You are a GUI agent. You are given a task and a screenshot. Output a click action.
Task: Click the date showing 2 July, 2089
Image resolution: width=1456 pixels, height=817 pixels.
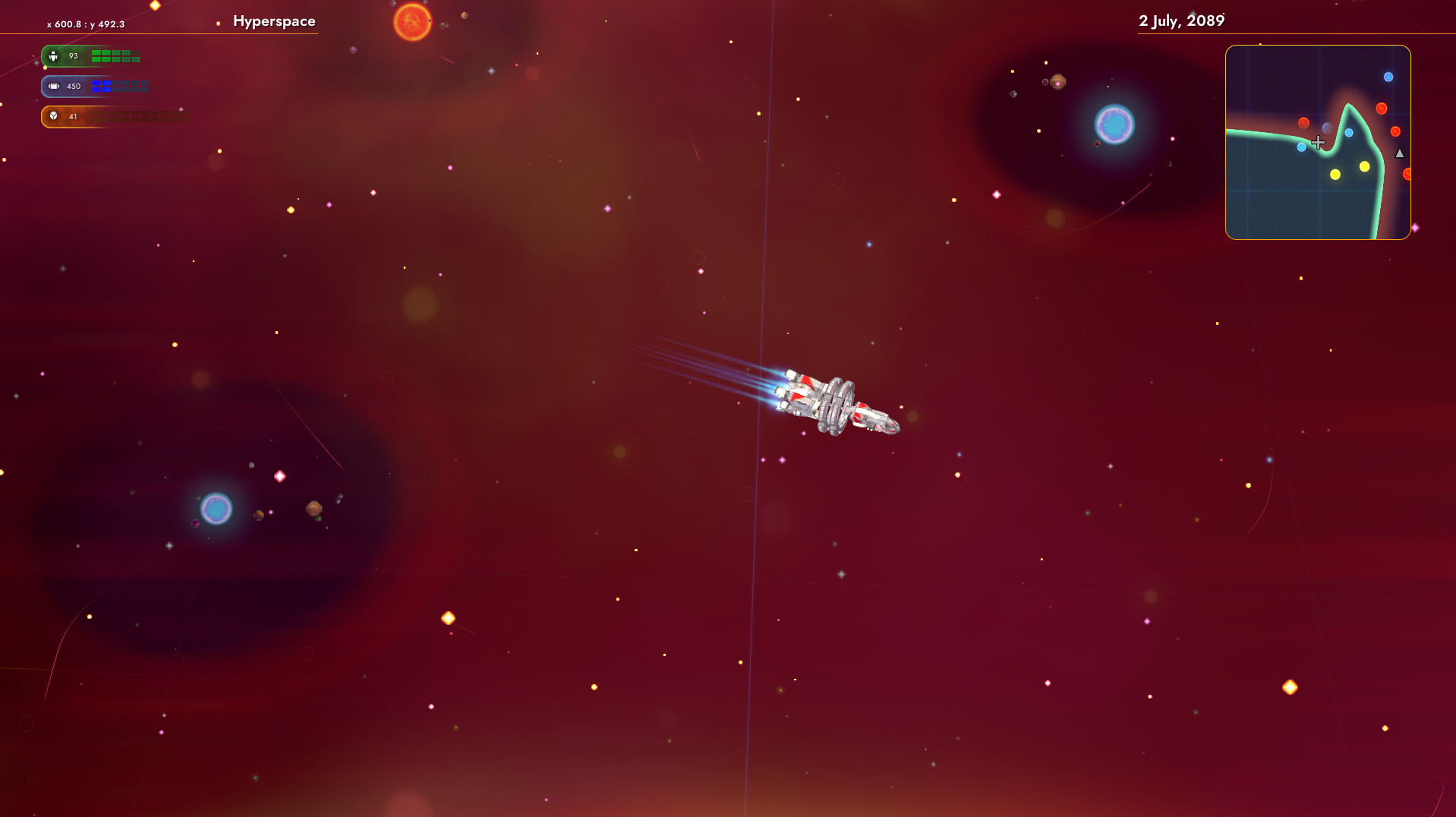1182,21
